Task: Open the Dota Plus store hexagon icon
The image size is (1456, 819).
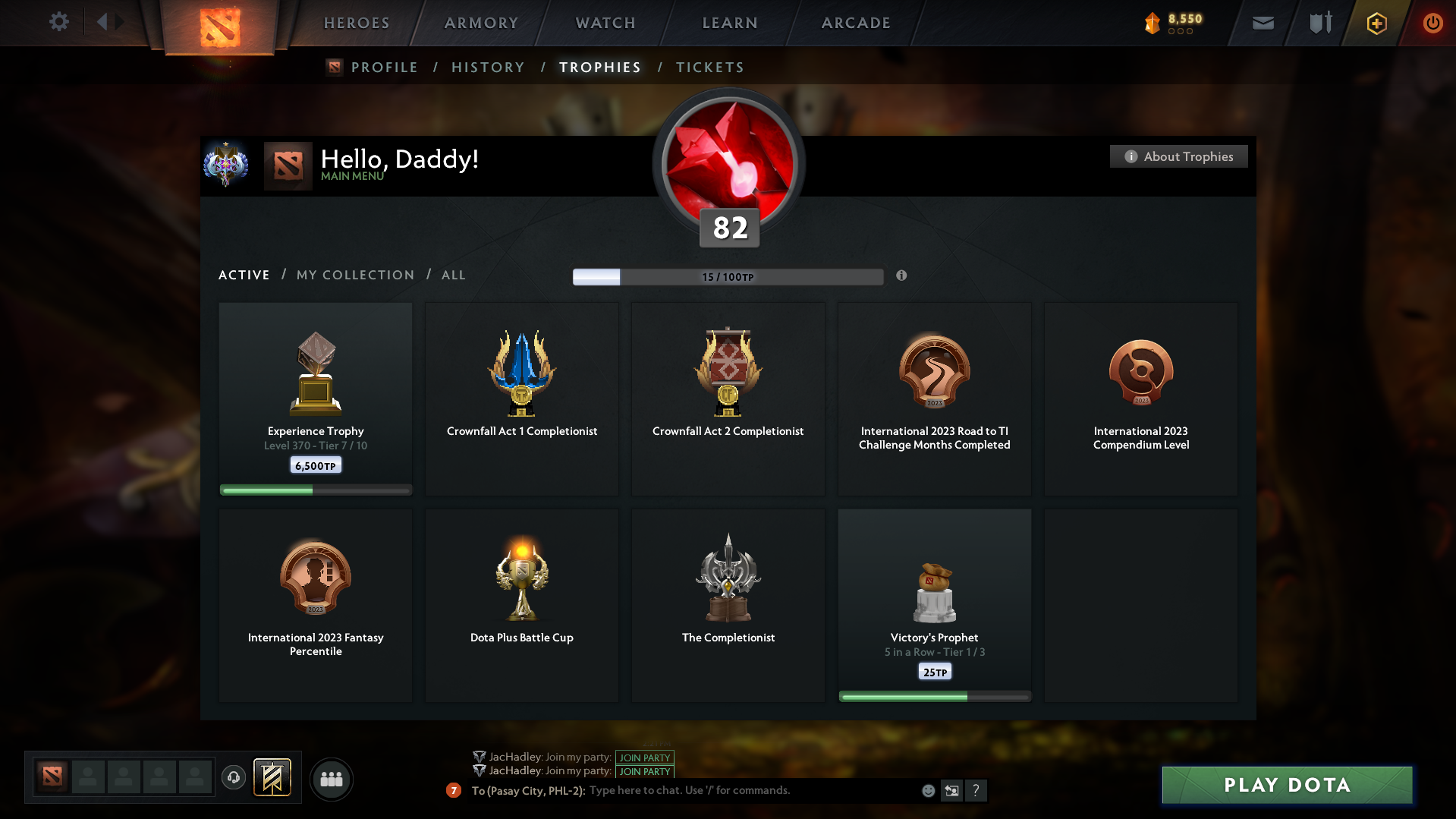Action: point(1376,23)
